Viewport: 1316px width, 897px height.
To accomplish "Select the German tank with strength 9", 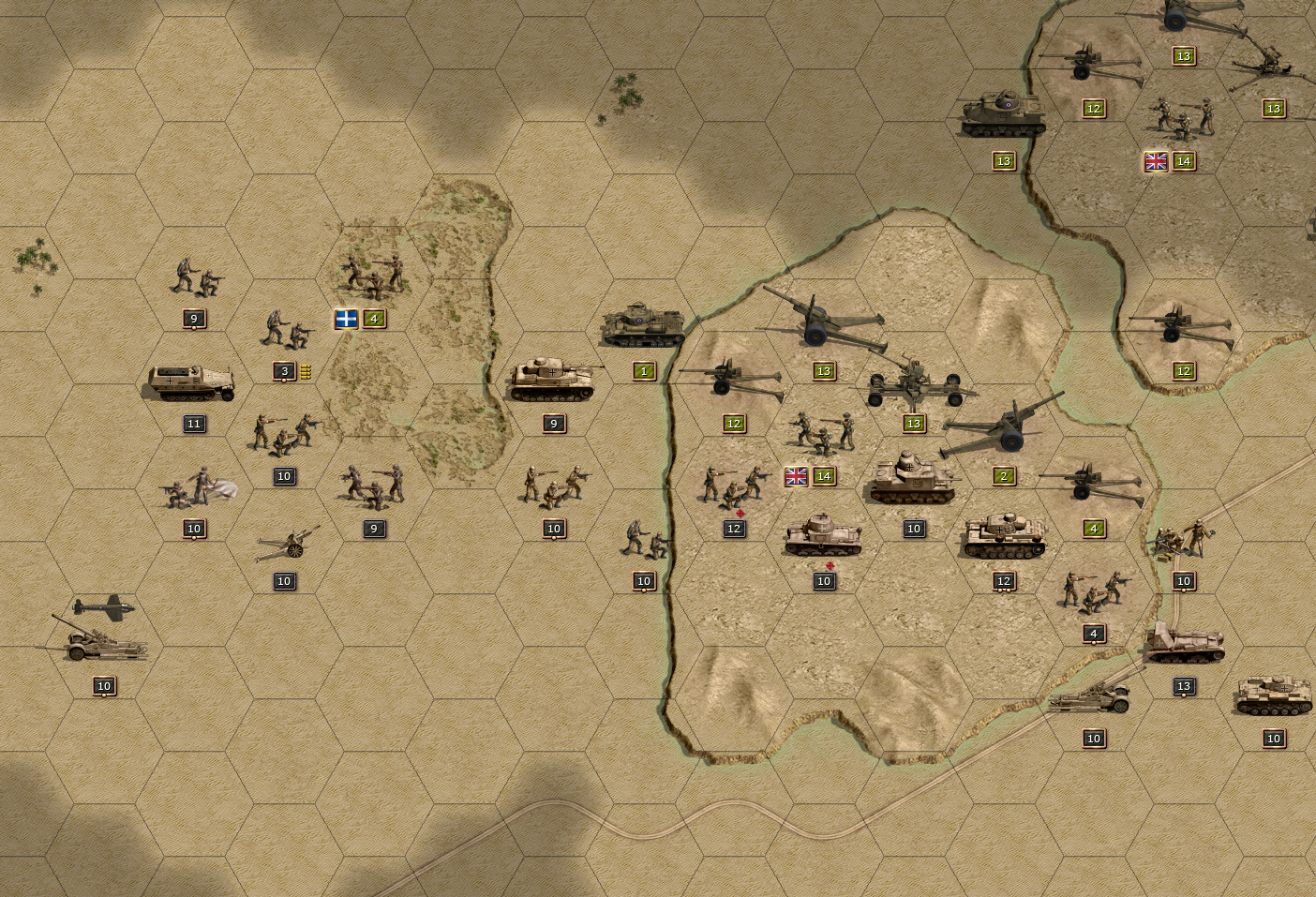I will click(x=552, y=378).
